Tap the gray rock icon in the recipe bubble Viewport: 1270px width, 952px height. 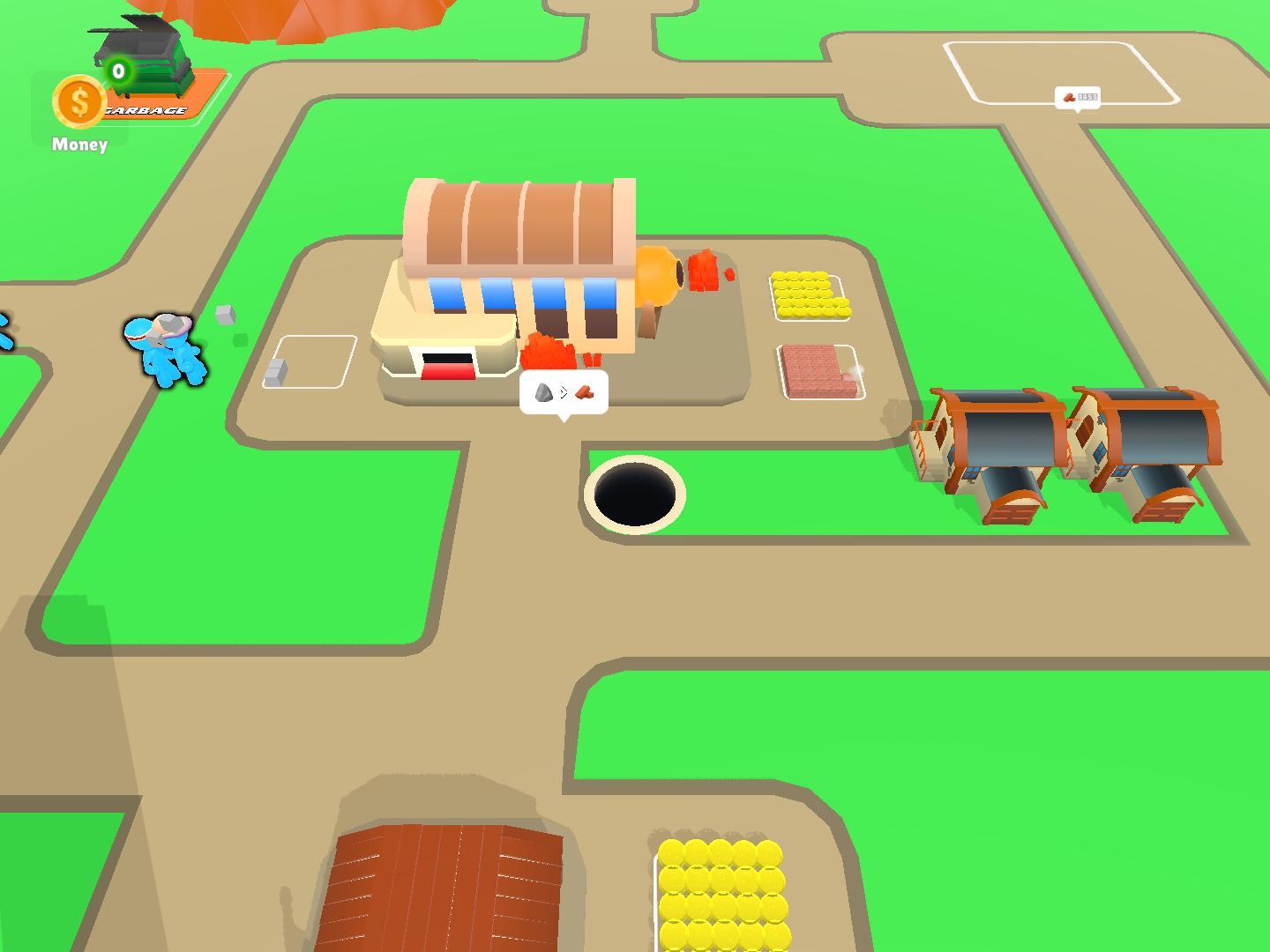point(545,393)
